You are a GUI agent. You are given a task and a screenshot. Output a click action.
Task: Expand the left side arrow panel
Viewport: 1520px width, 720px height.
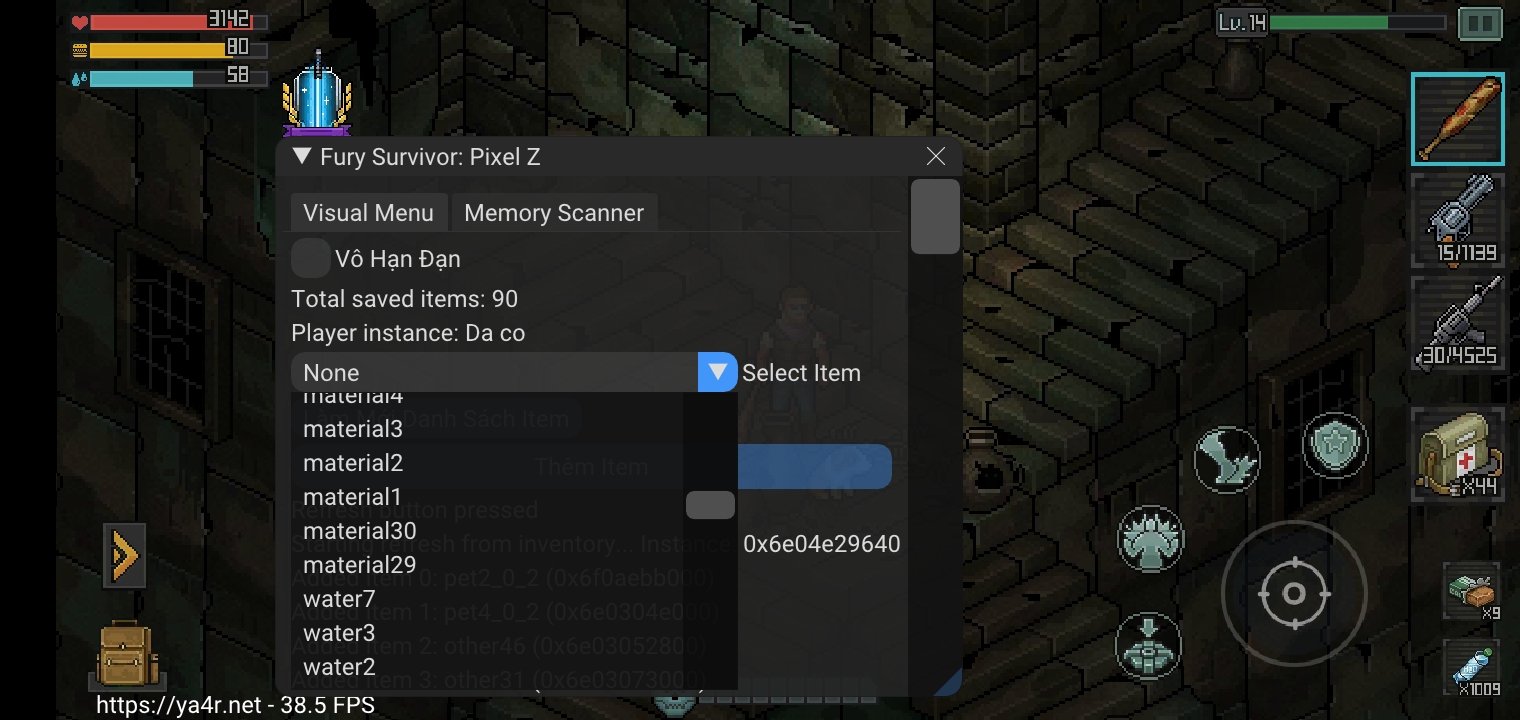(124, 555)
